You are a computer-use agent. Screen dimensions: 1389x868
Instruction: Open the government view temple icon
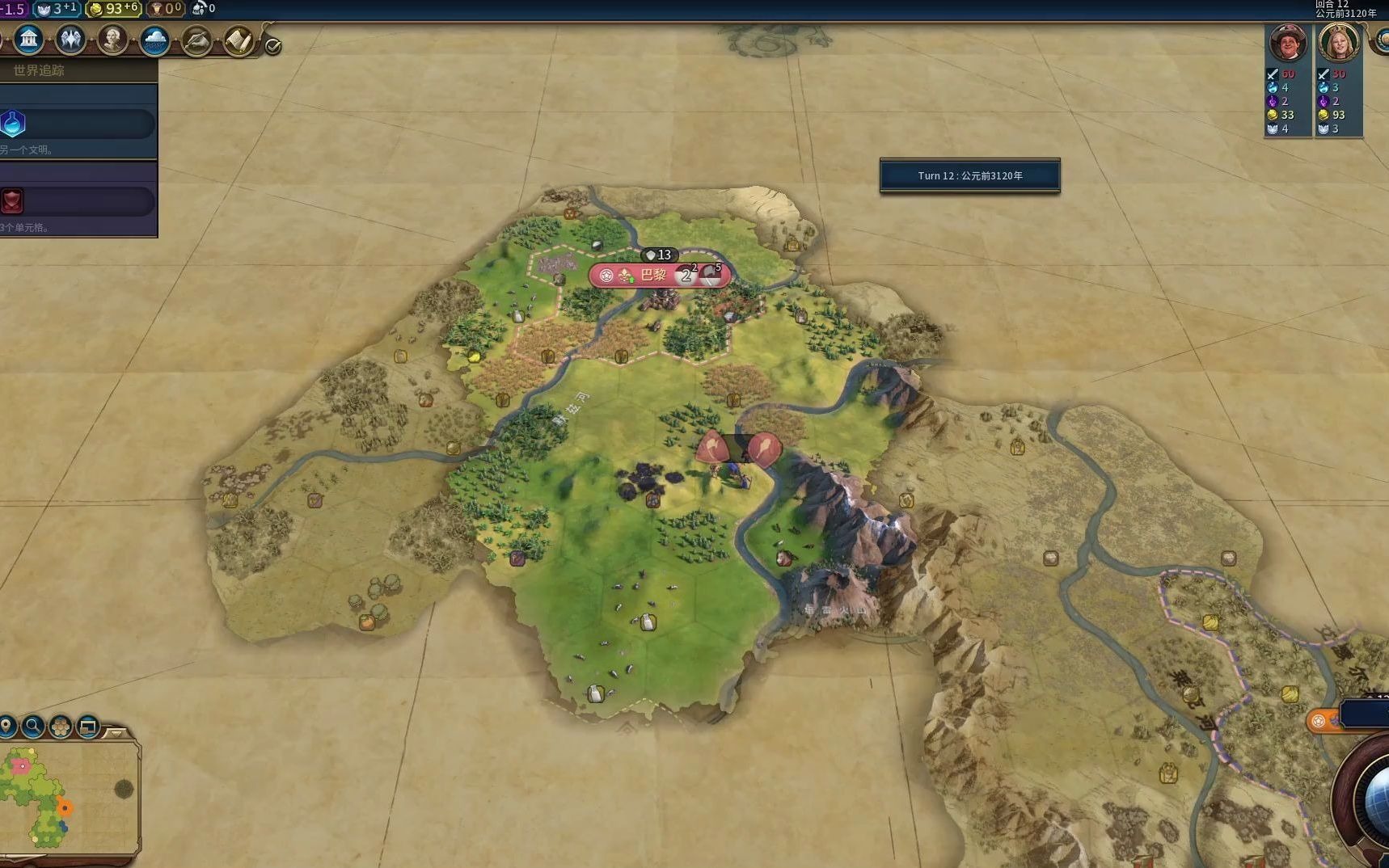click(29, 39)
